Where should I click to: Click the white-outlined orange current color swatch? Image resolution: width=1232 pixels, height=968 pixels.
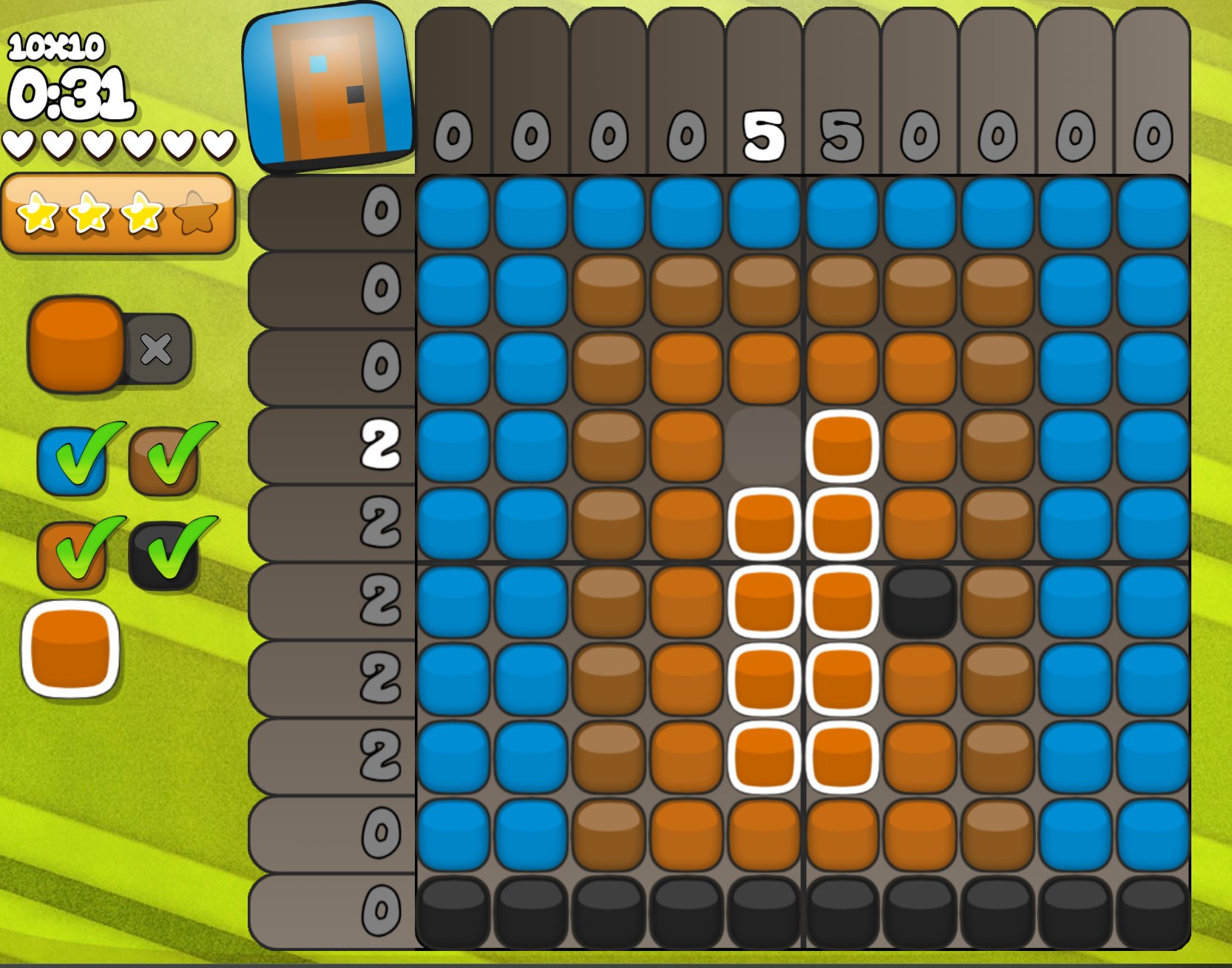pos(71,650)
